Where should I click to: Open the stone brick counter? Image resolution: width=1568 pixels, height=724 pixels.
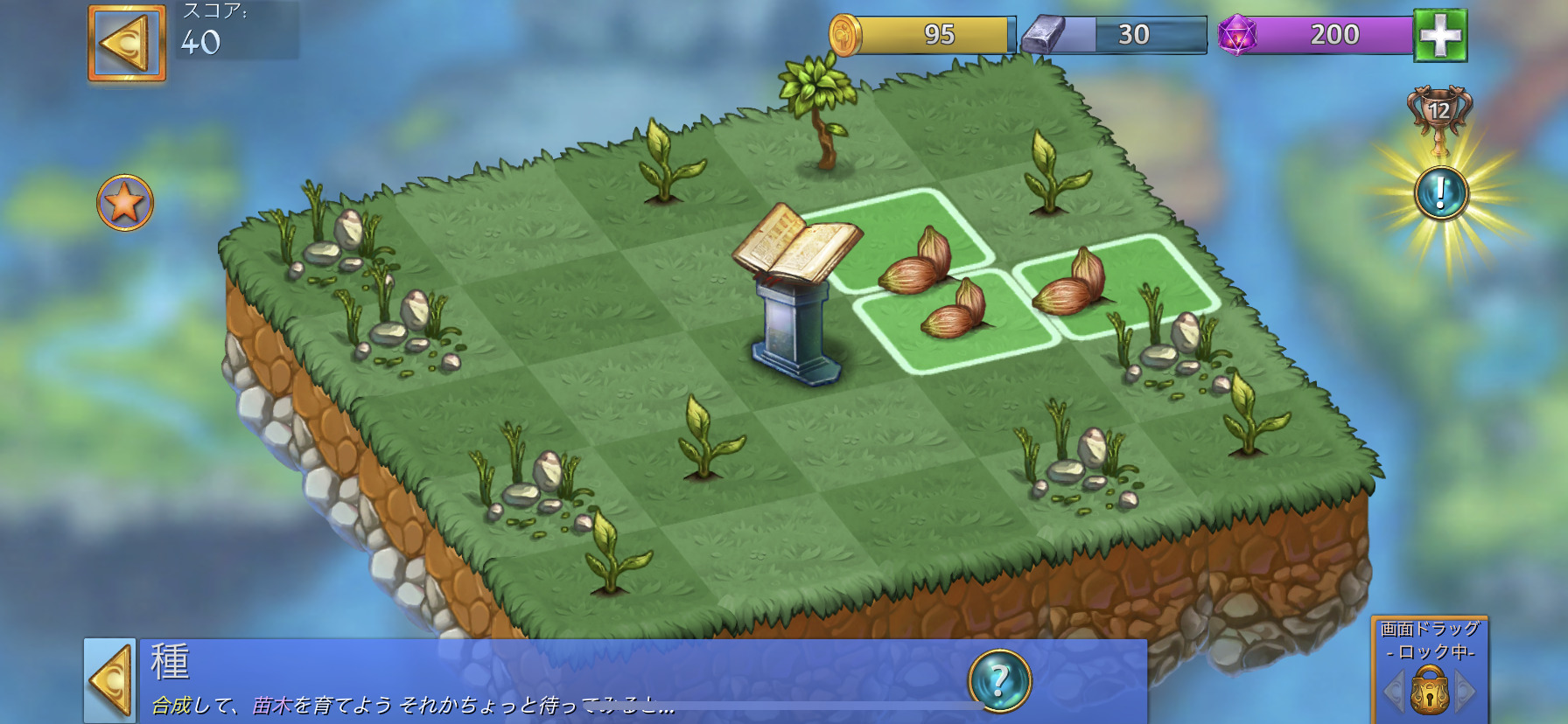pyautogui.click(x=1116, y=35)
